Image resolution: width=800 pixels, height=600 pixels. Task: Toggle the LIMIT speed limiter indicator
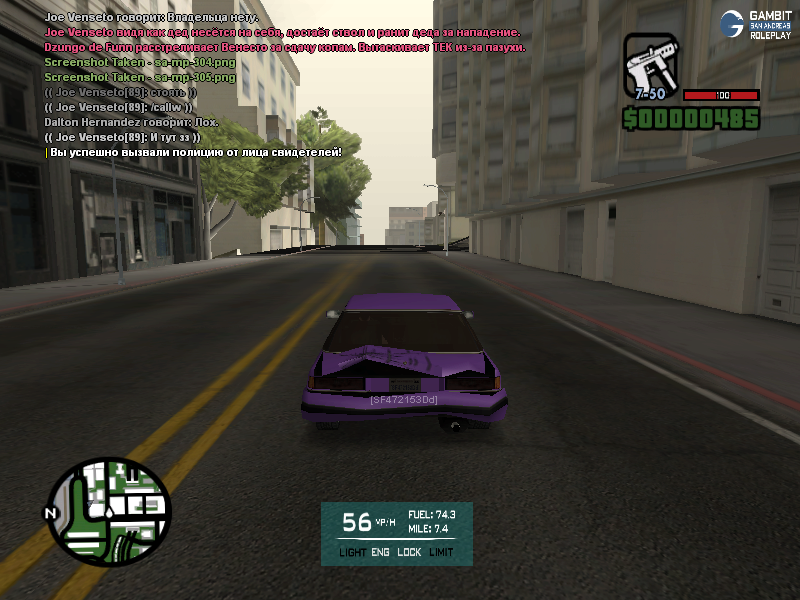[441, 552]
